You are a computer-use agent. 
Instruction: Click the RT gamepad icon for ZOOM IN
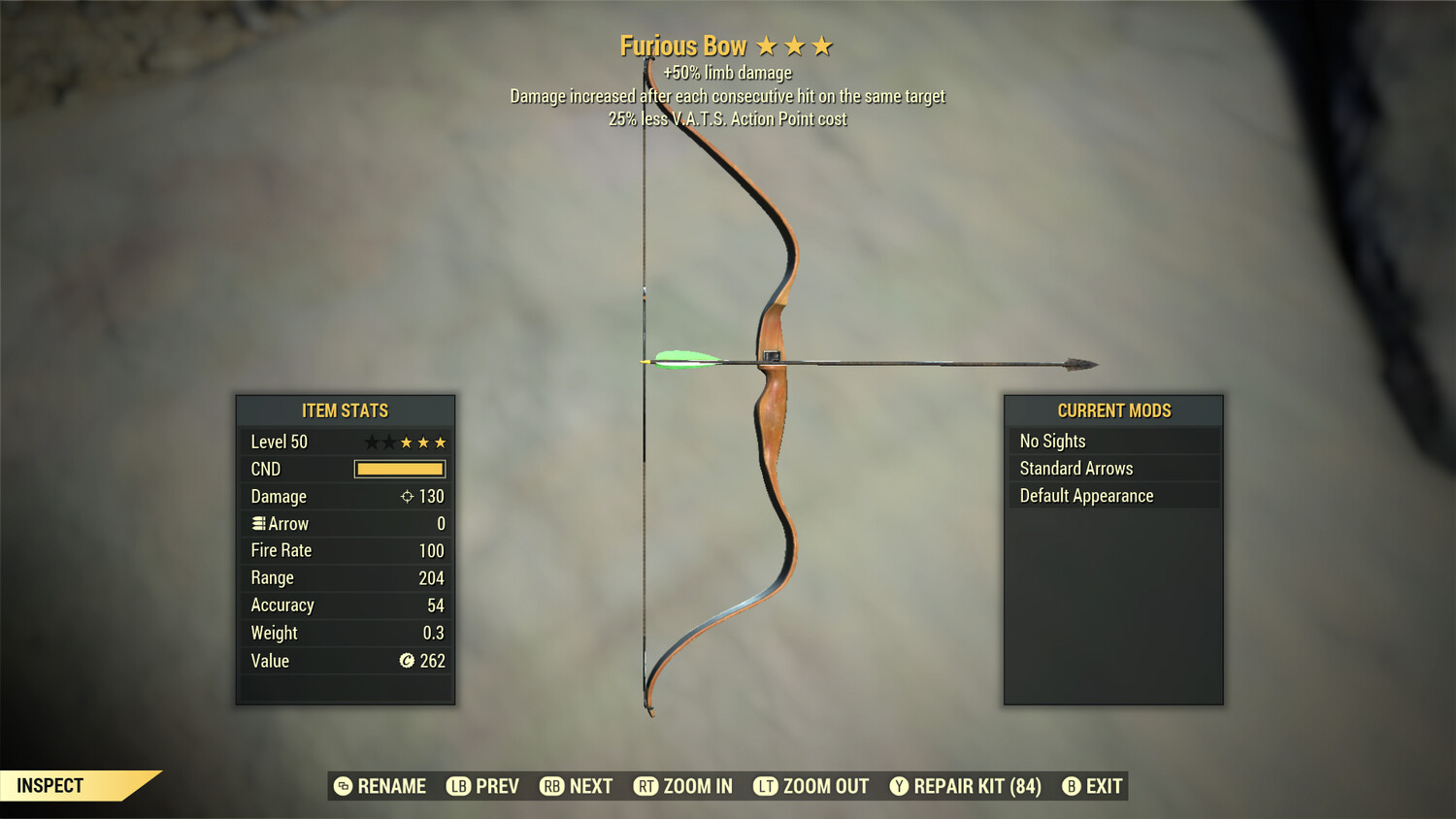click(x=645, y=786)
